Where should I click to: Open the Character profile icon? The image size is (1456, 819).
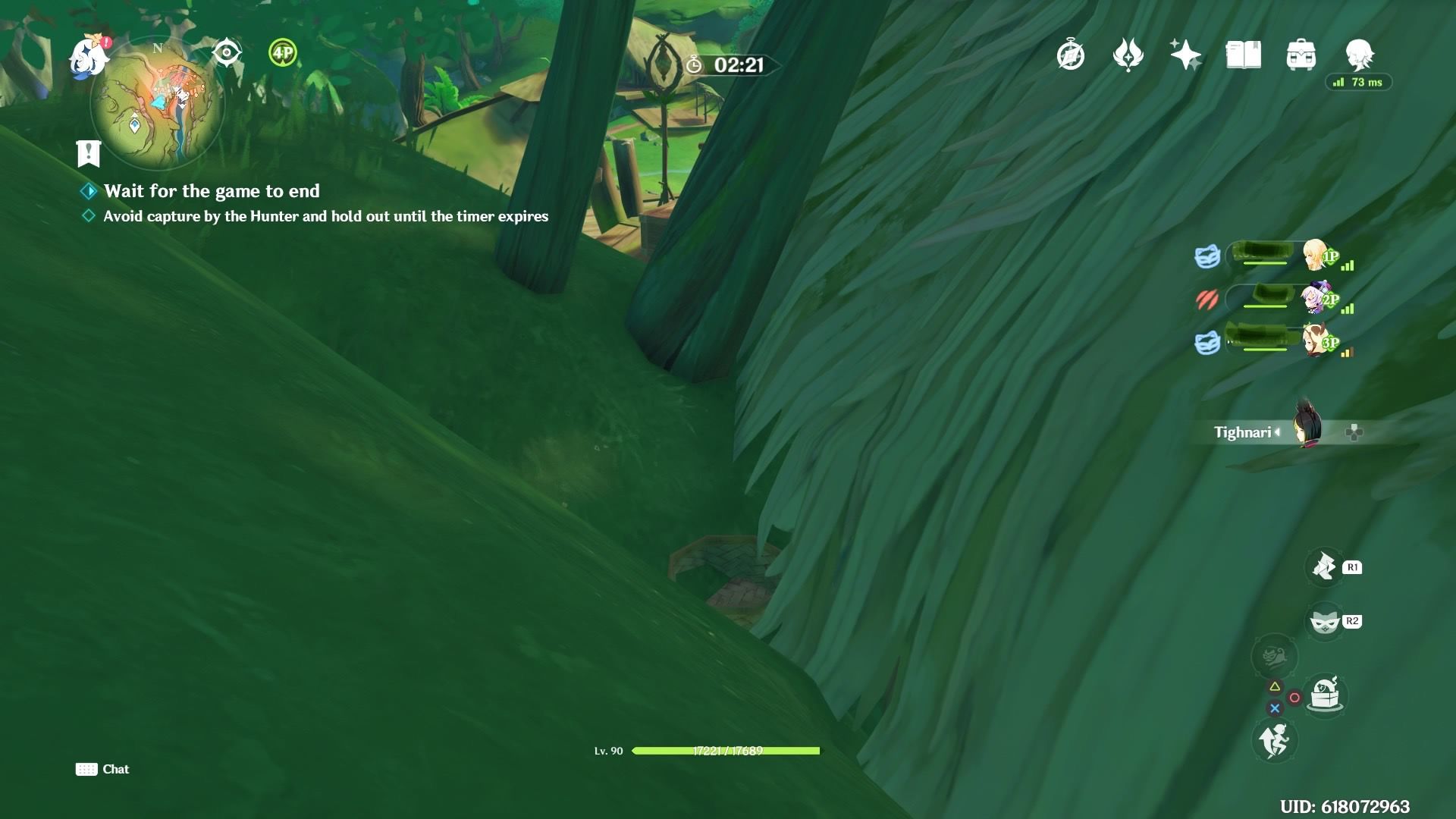tap(1361, 55)
